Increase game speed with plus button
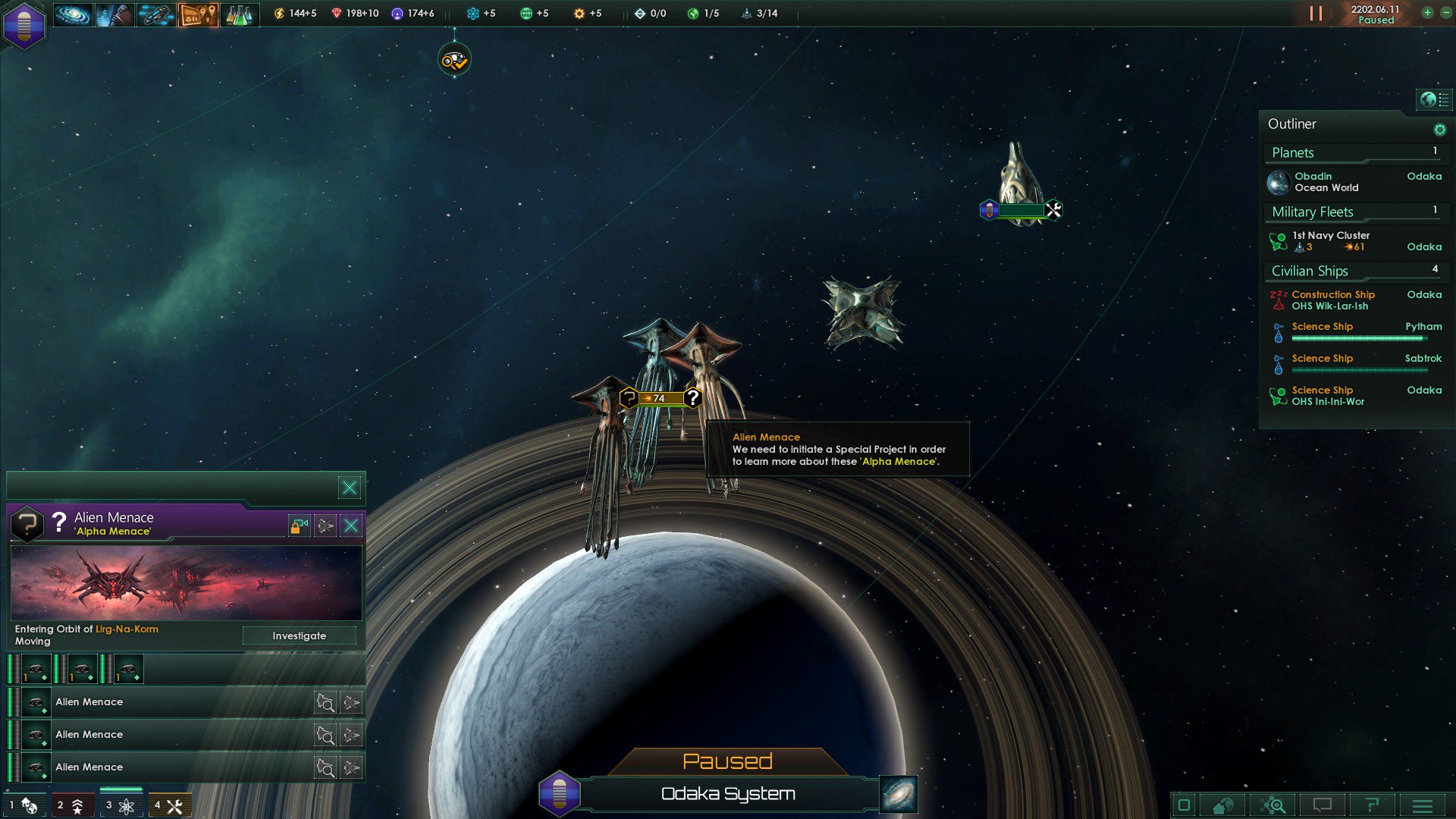This screenshot has height=819, width=1456. point(1427,13)
